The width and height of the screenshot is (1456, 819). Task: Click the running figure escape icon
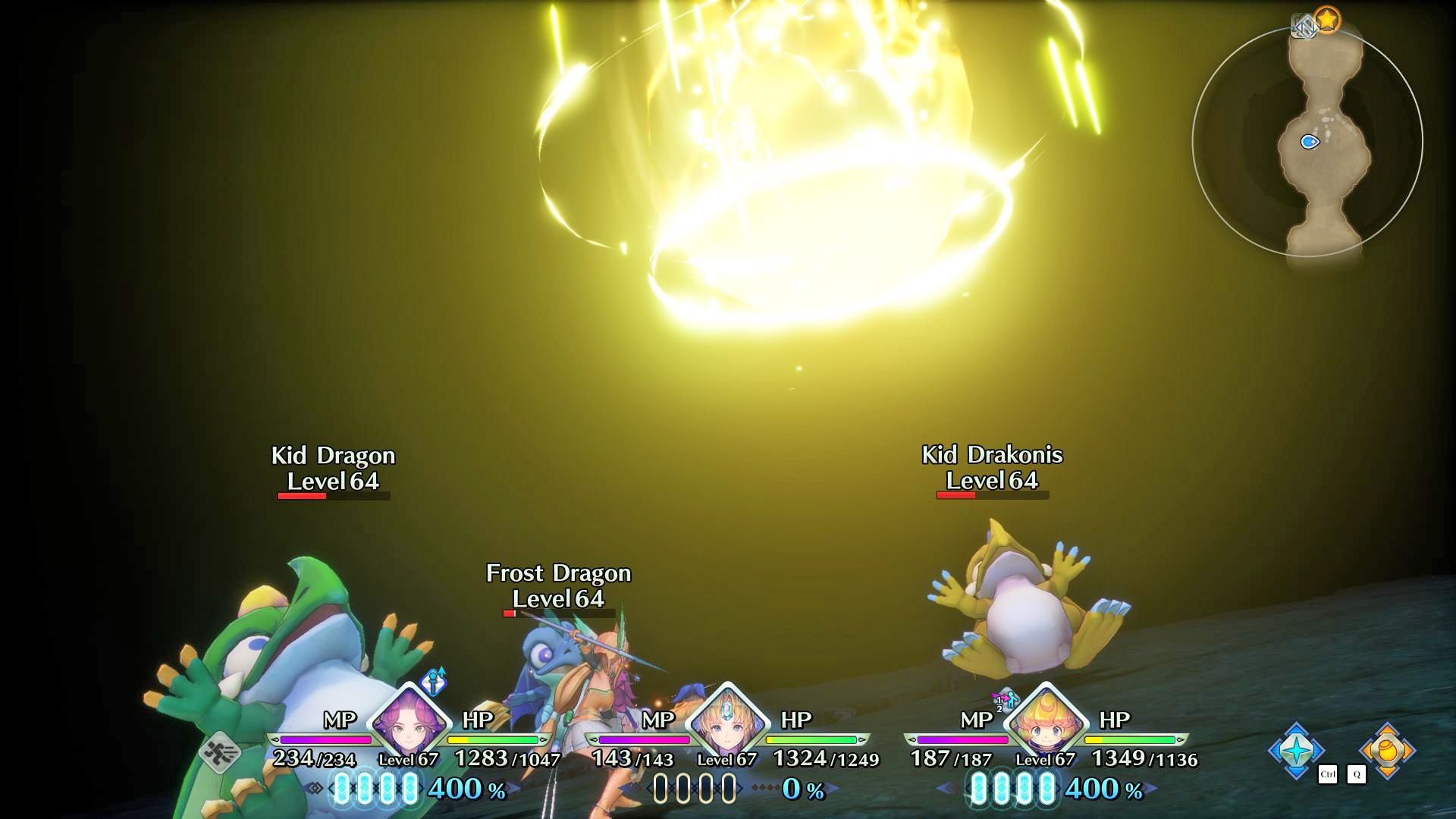pos(221,752)
